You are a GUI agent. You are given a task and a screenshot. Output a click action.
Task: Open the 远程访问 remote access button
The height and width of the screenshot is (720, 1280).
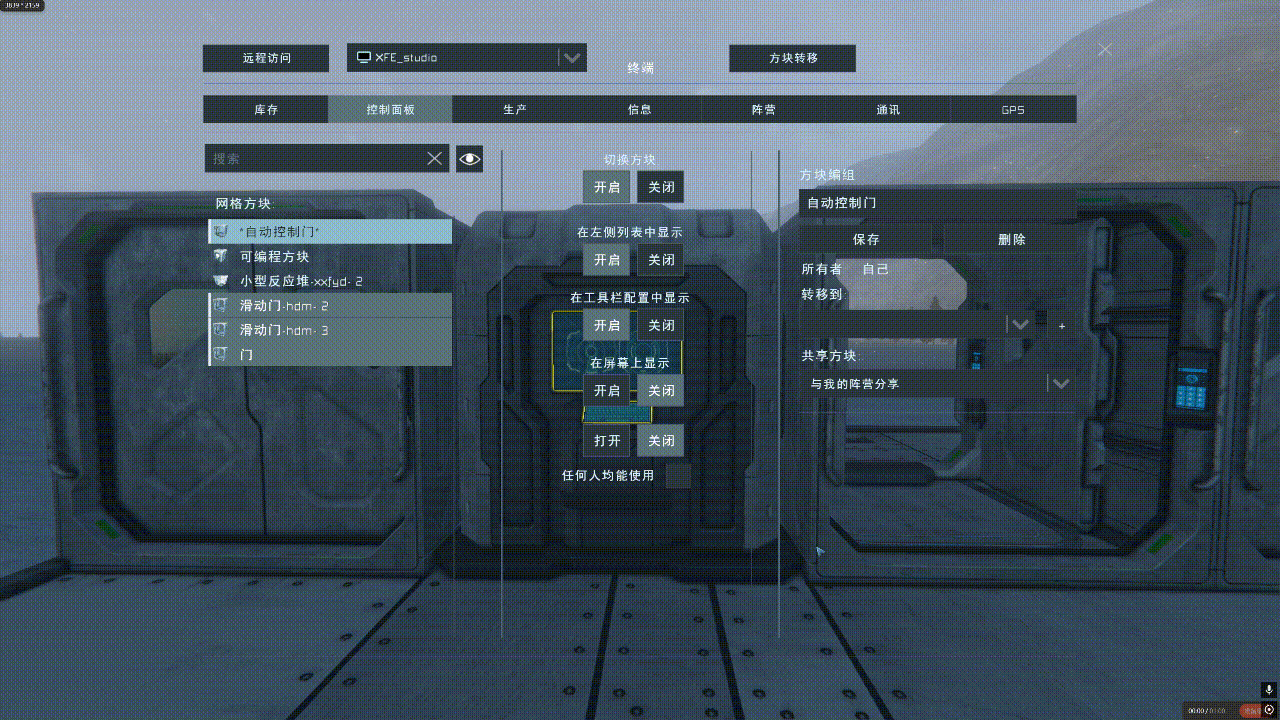coord(265,58)
